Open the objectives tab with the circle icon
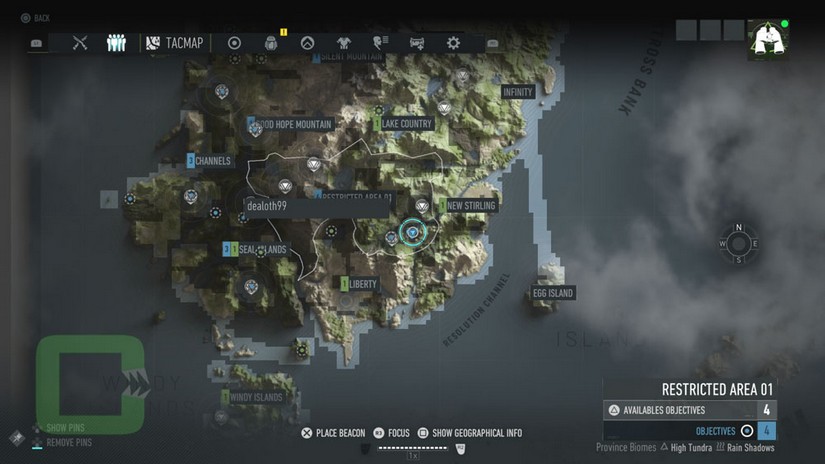Screen dimensions: 825x464 click(235, 43)
